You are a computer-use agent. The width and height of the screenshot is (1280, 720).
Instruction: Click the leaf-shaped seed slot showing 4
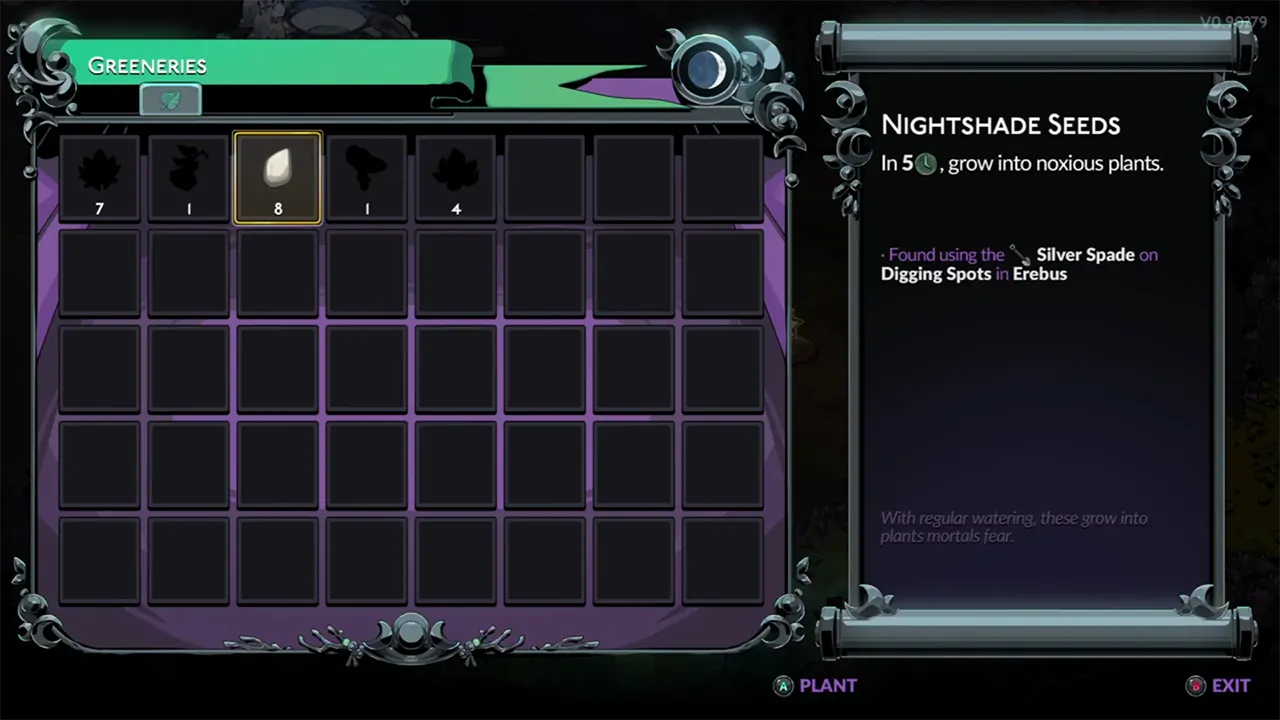tap(455, 175)
